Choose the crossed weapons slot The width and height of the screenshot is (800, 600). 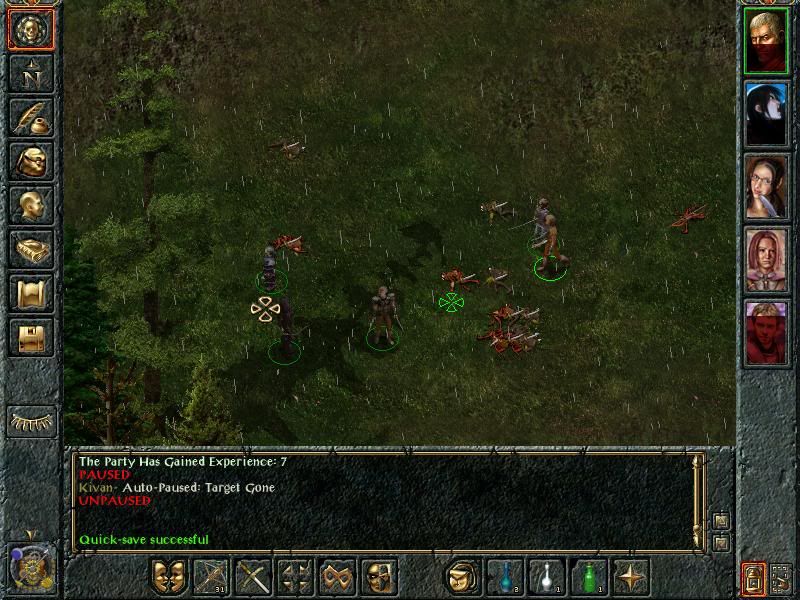point(253,577)
